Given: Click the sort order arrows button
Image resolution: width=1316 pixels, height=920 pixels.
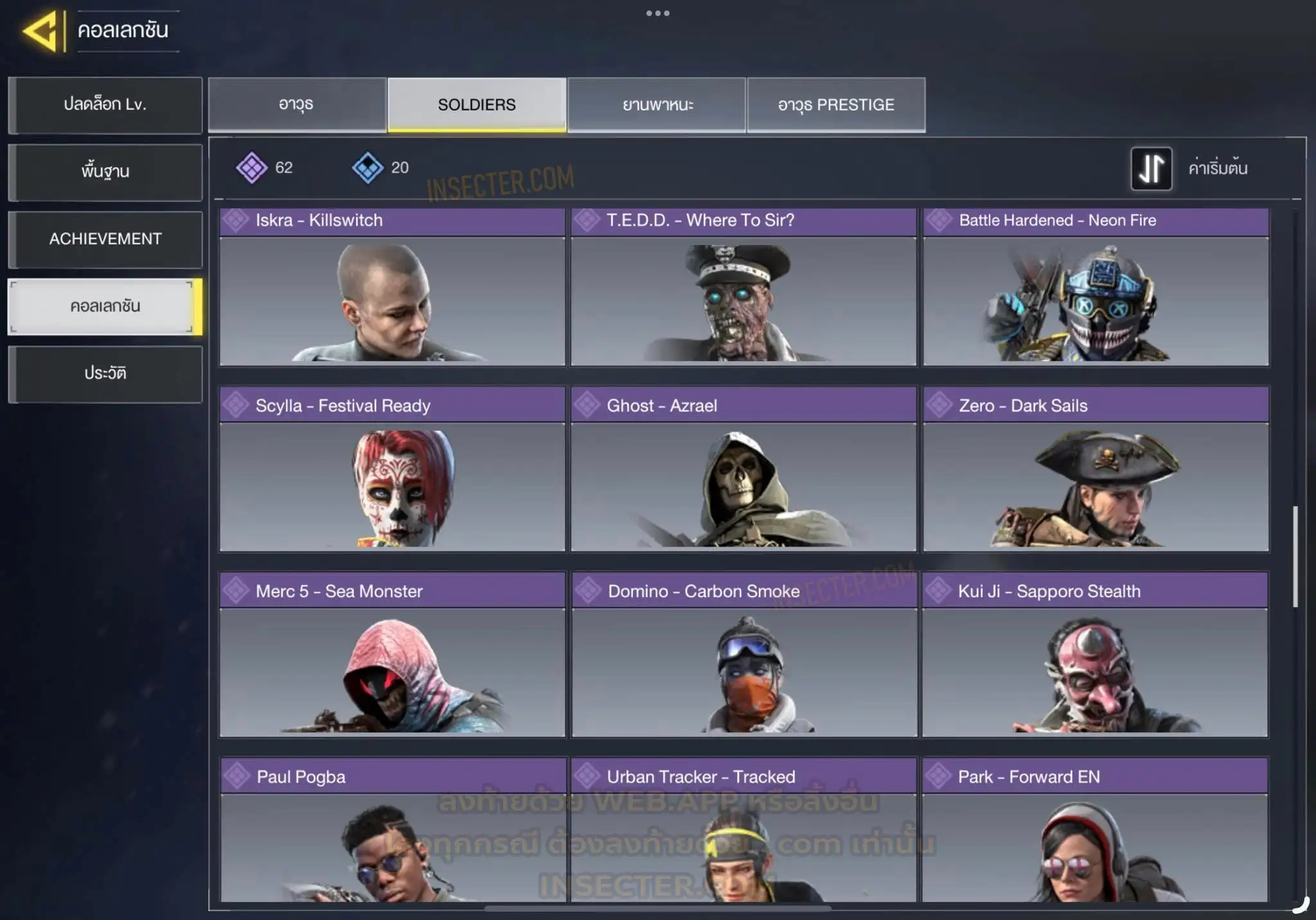Looking at the screenshot, I should click(x=1151, y=168).
